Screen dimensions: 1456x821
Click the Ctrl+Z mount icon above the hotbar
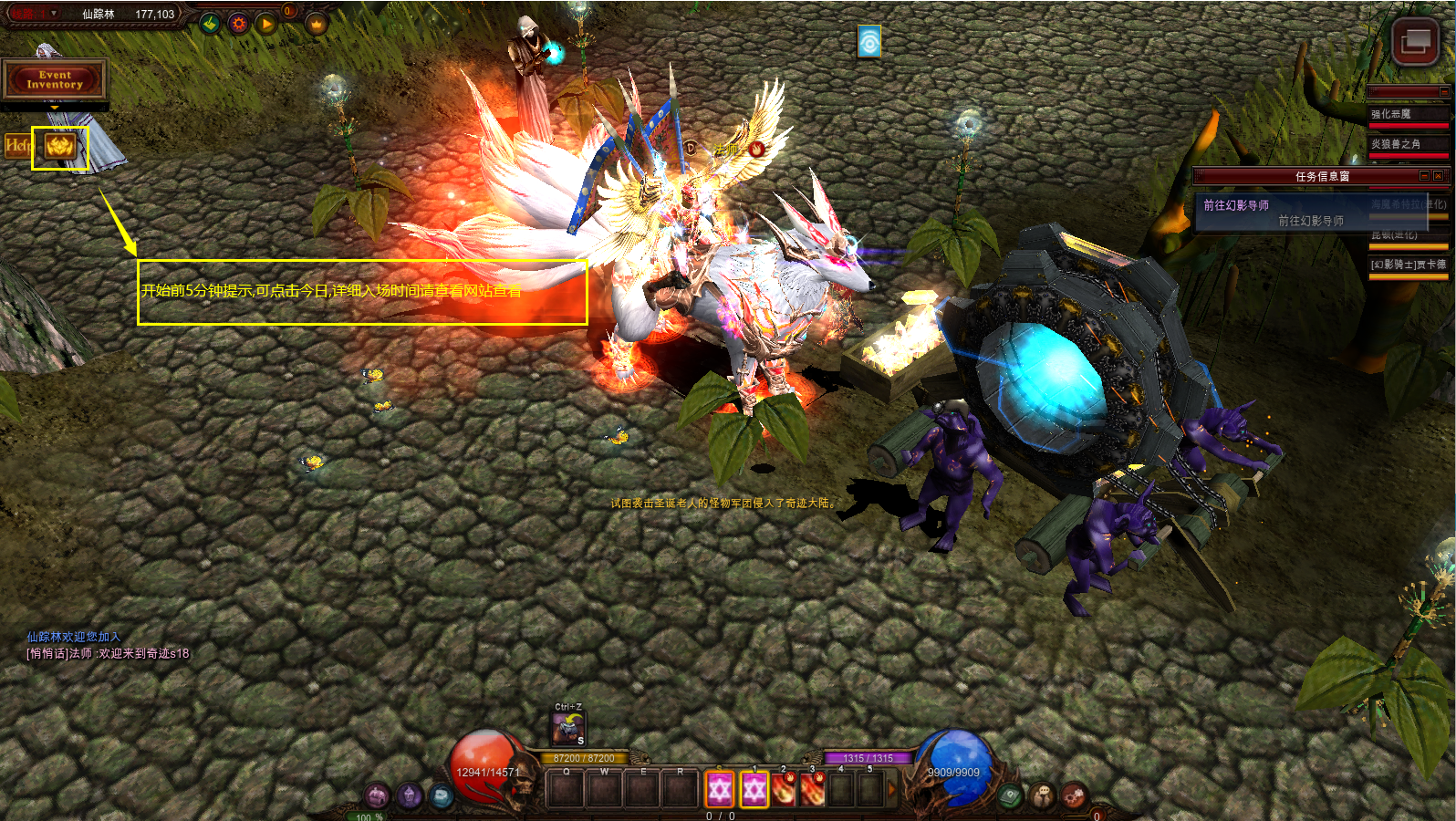(x=567, y=729)
